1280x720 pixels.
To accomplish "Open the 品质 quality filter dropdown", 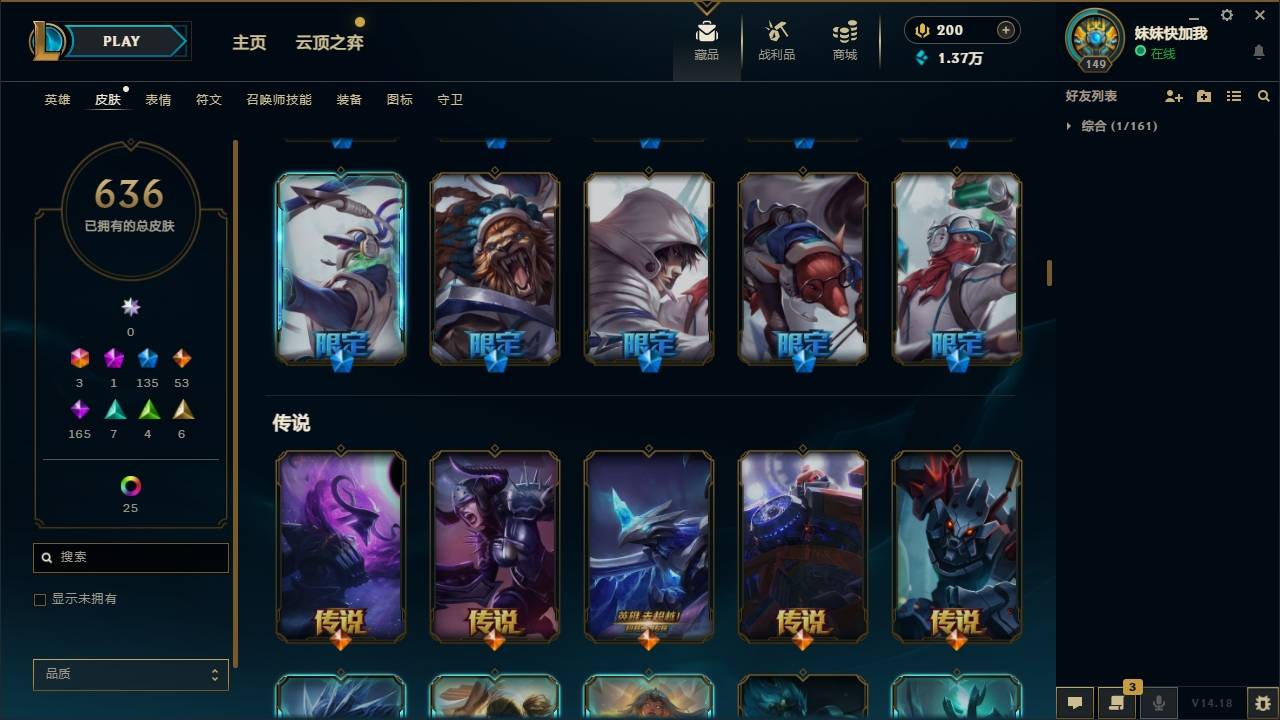I will pos(130,674).
